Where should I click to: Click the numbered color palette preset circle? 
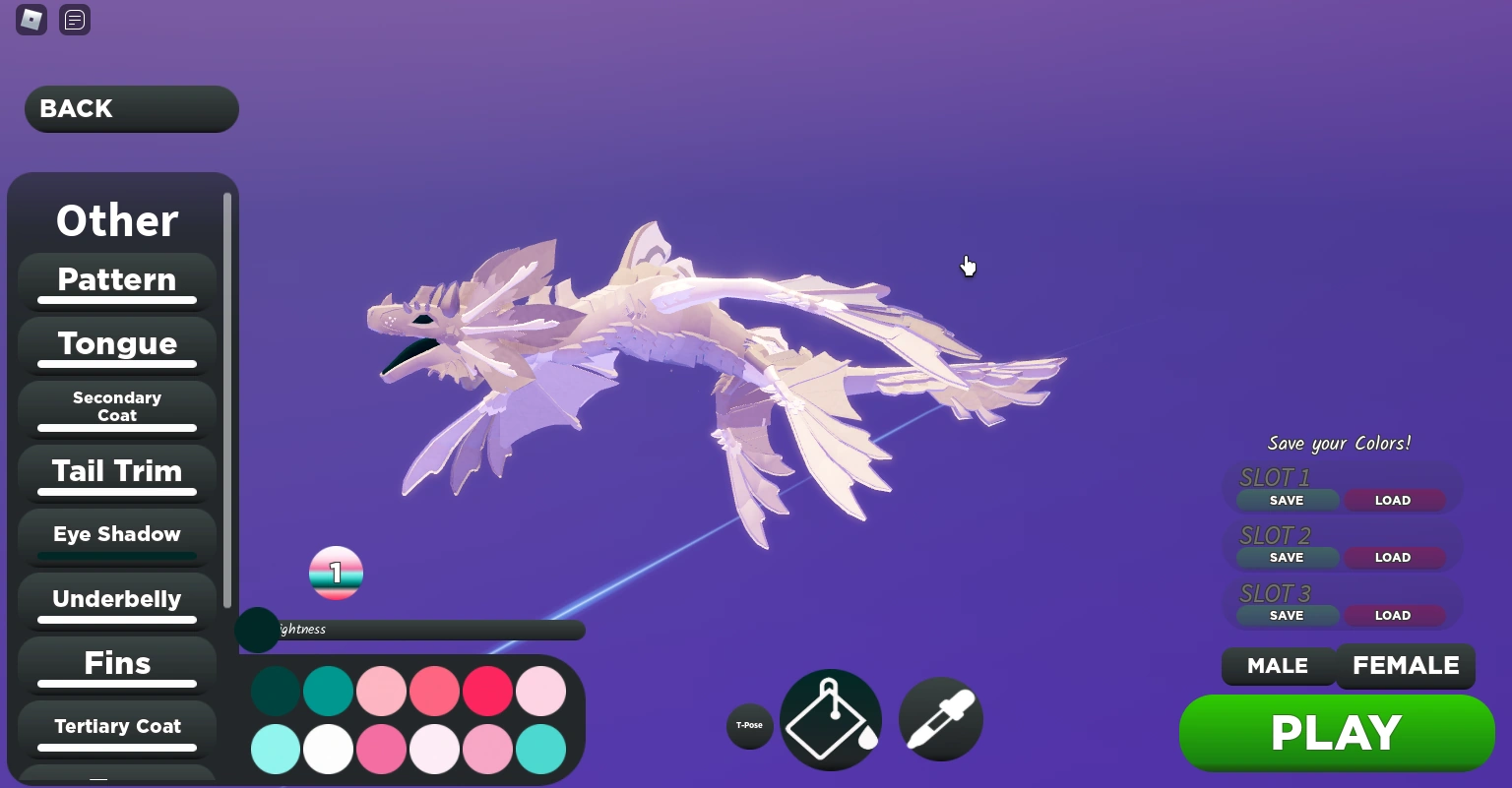coord(336,572)
